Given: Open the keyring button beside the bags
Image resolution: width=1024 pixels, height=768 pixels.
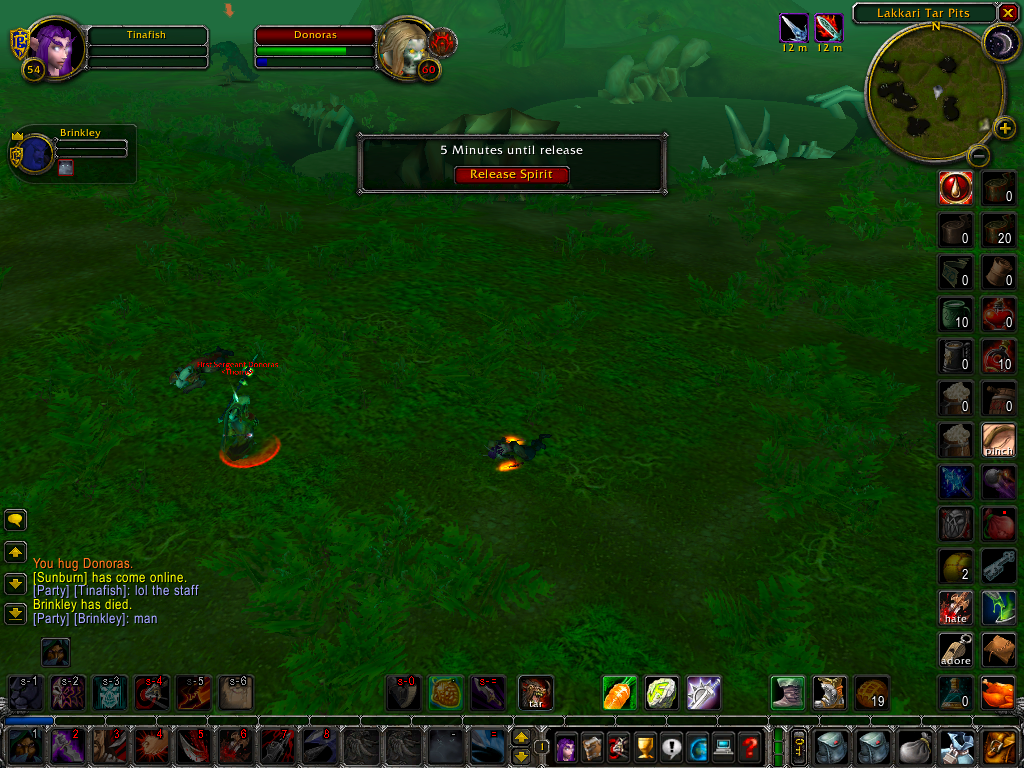Looking at the screenshot, I should 799,746.
